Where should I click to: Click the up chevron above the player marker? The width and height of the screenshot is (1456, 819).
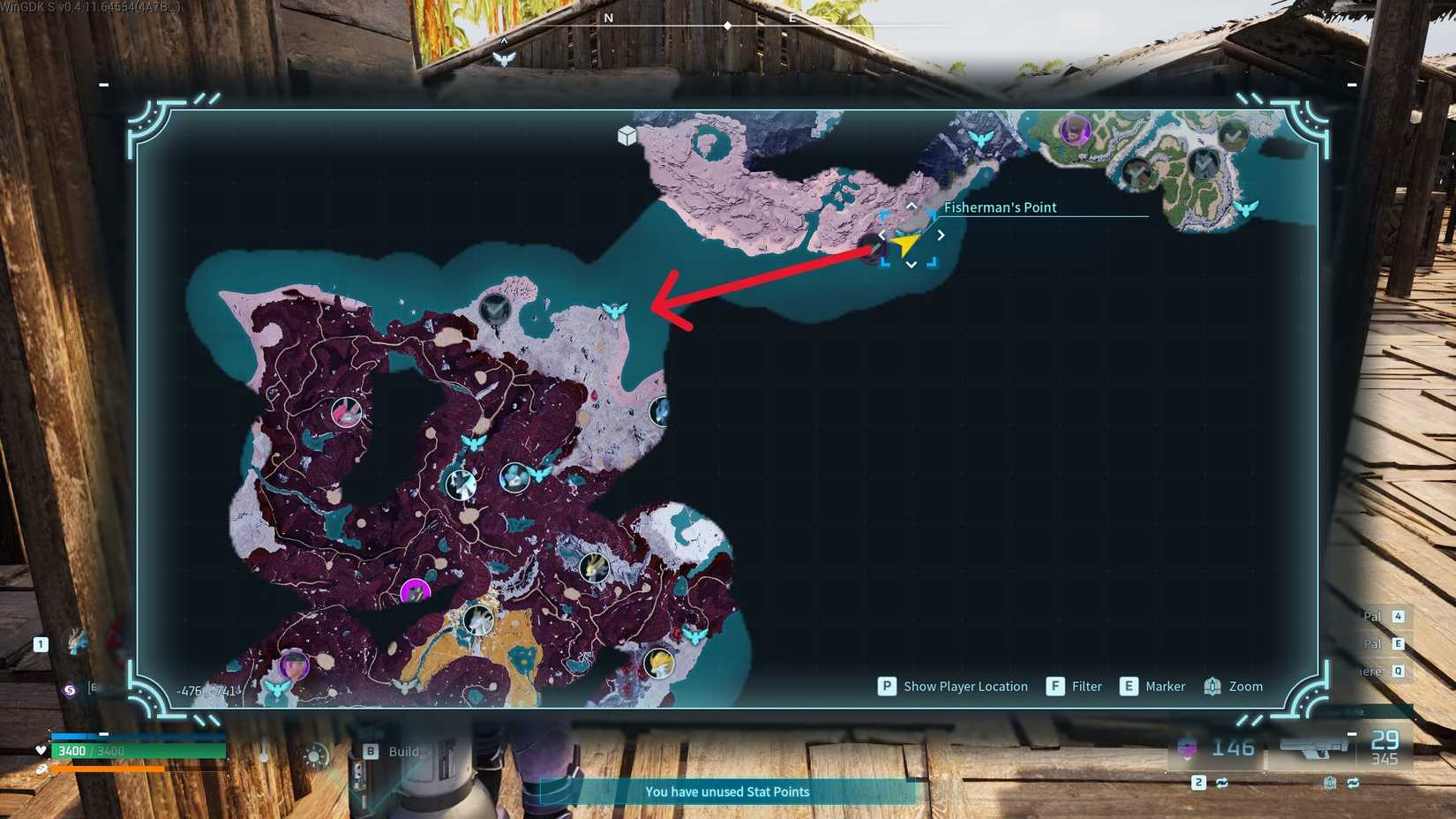coord(911,206)
